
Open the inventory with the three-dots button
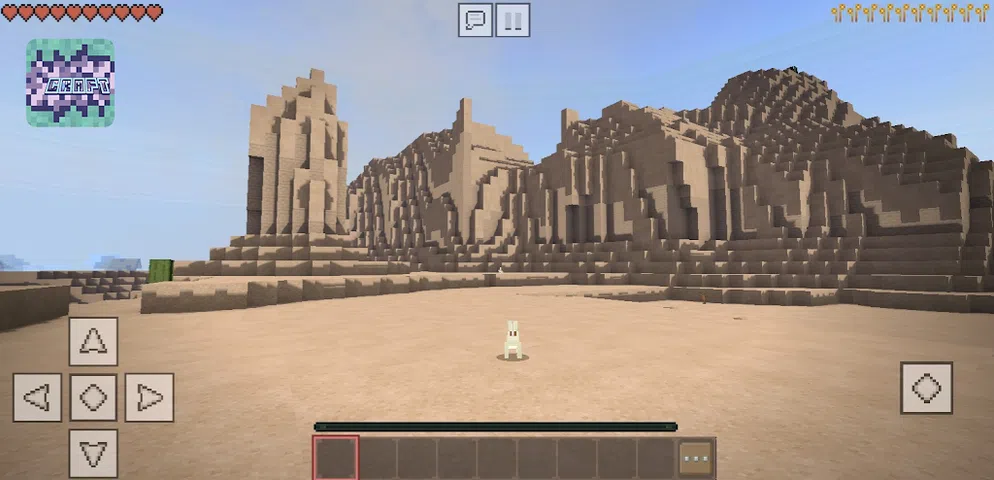(696, 458)
